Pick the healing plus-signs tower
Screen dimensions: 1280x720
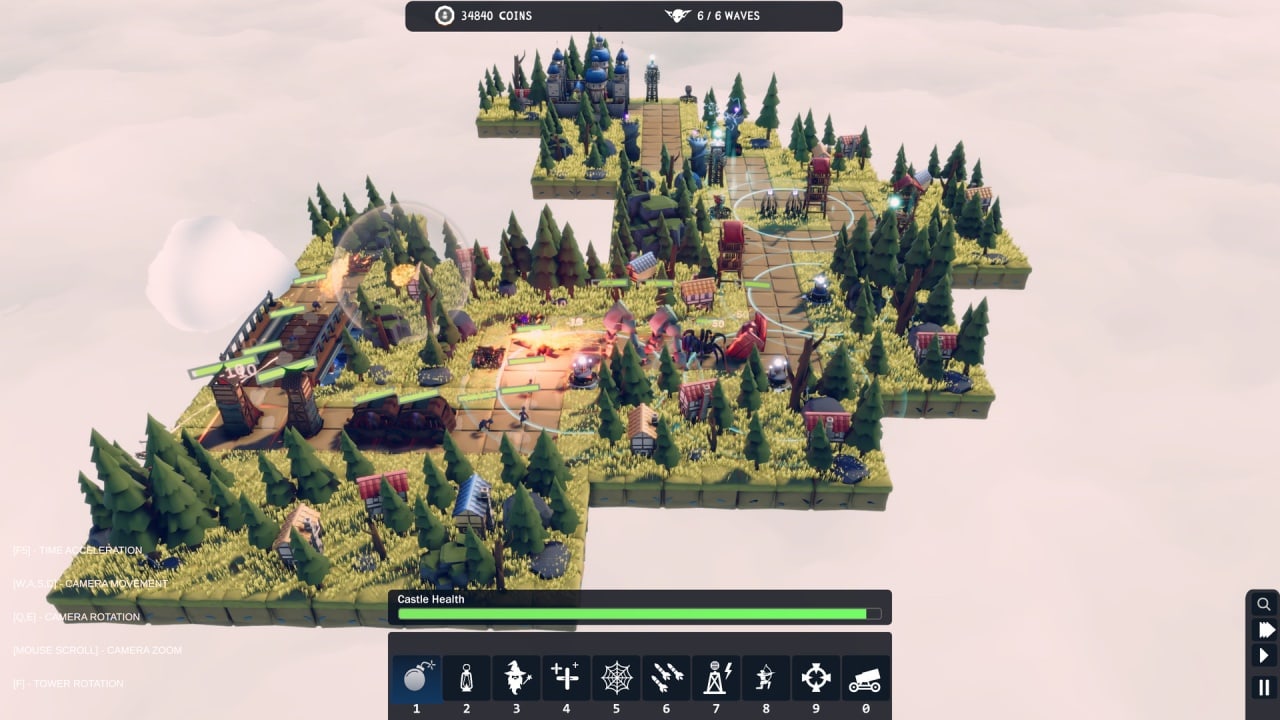566,678
